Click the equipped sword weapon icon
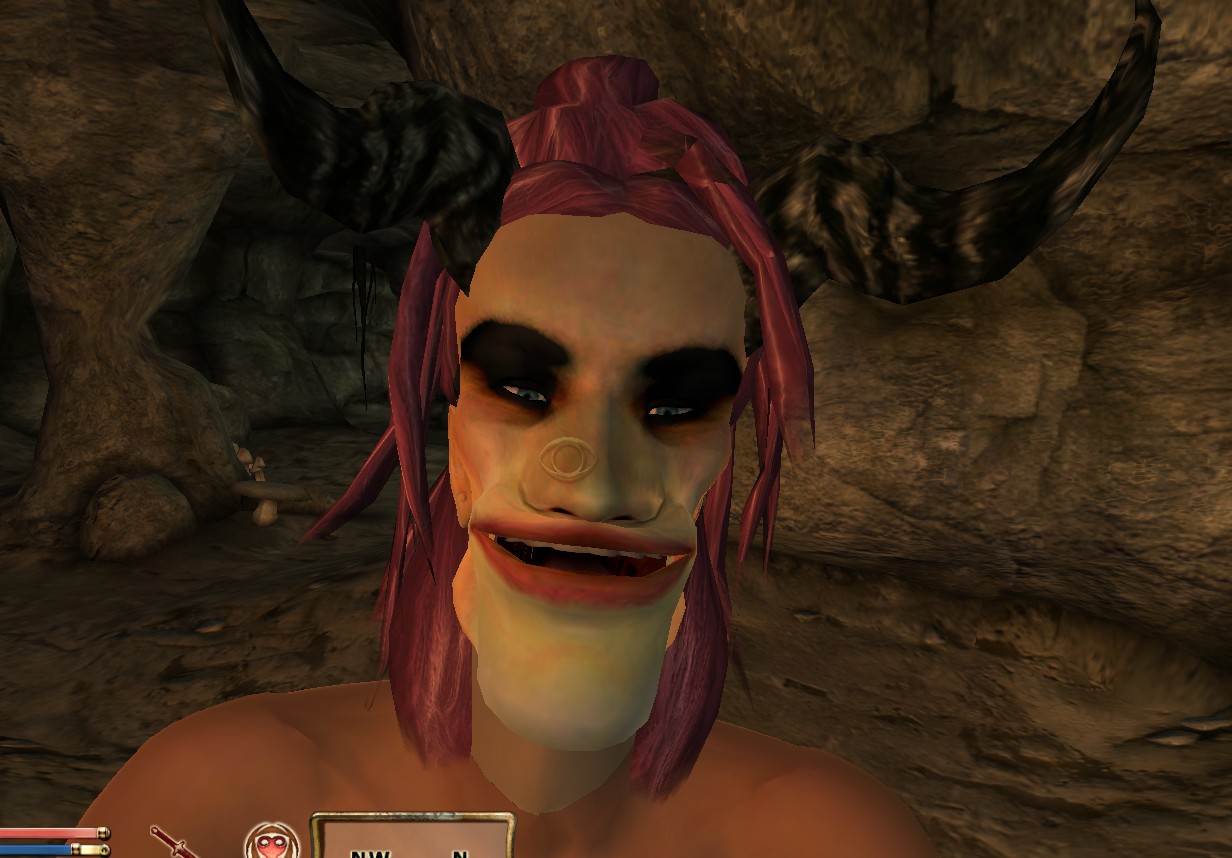This screenshot has height=858, width=1232. 170,843
